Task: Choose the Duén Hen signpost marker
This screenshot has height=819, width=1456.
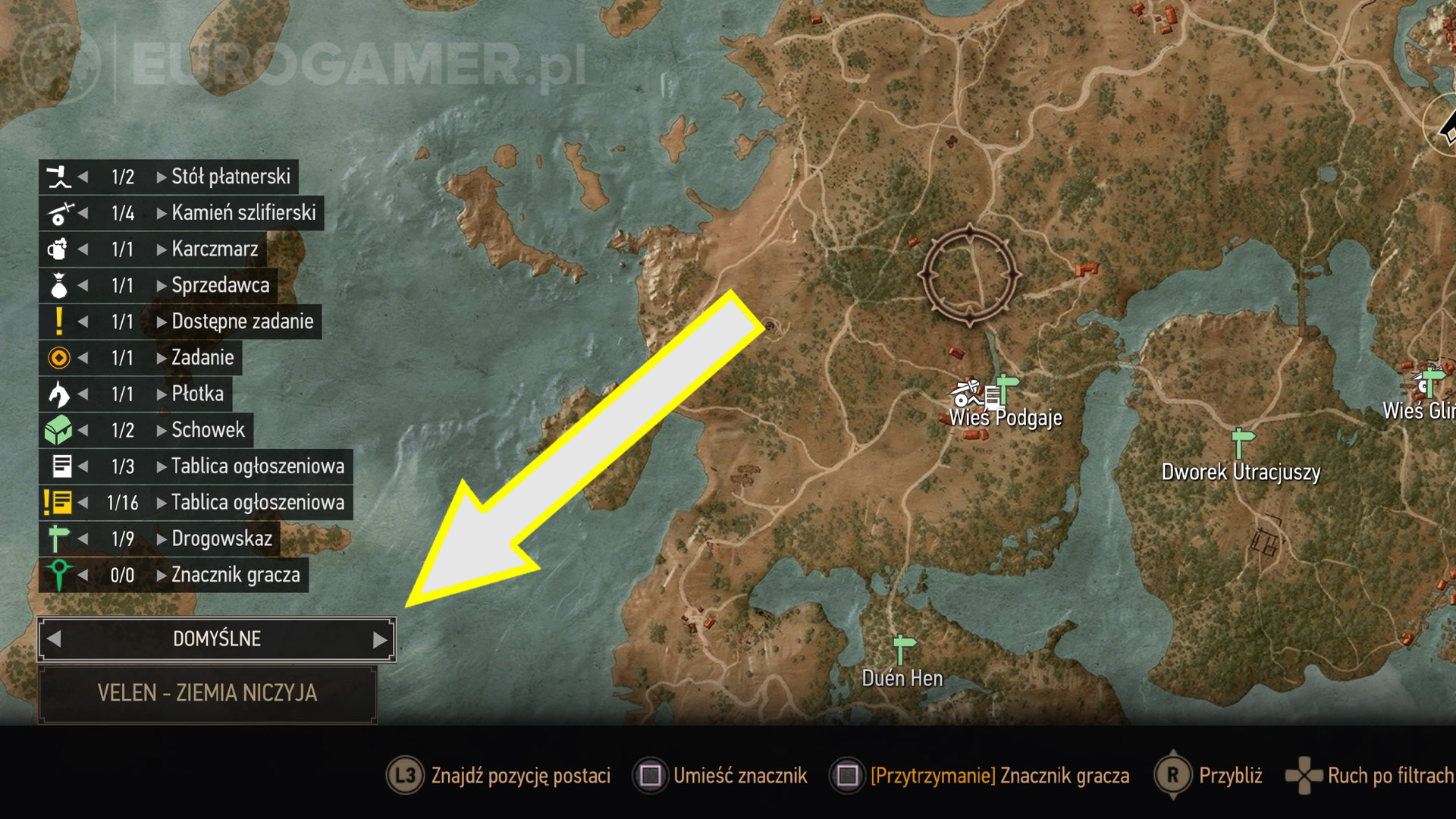Action: coord(902,649)
